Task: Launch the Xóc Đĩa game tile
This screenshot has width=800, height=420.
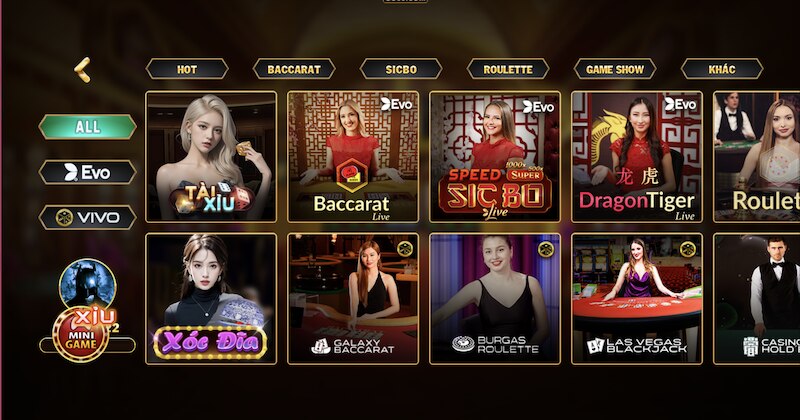Action: [x=211, y=298]
